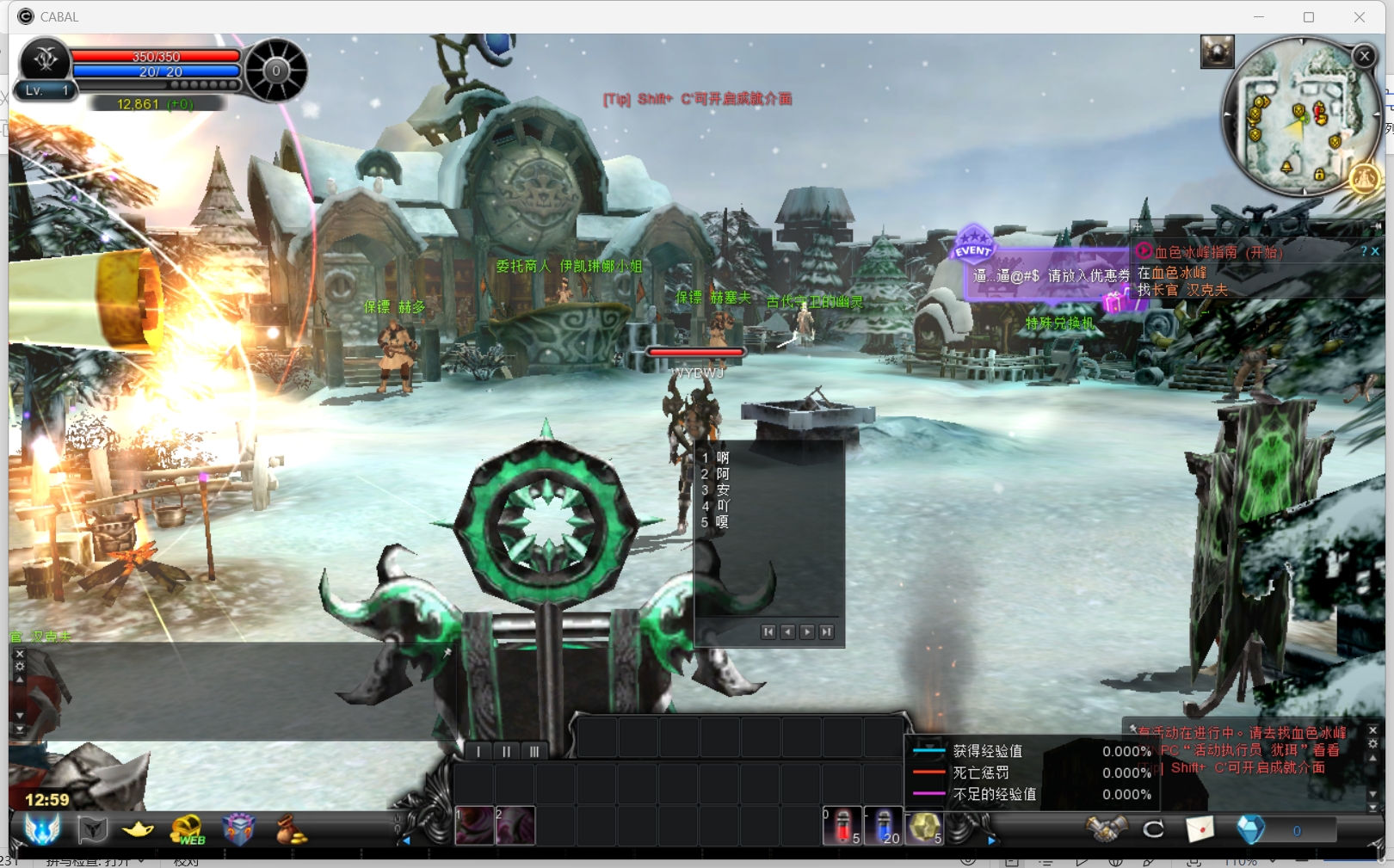Open the purple EVENT badge
Viewport: 1394px width, 868px height.
(973, 244)
